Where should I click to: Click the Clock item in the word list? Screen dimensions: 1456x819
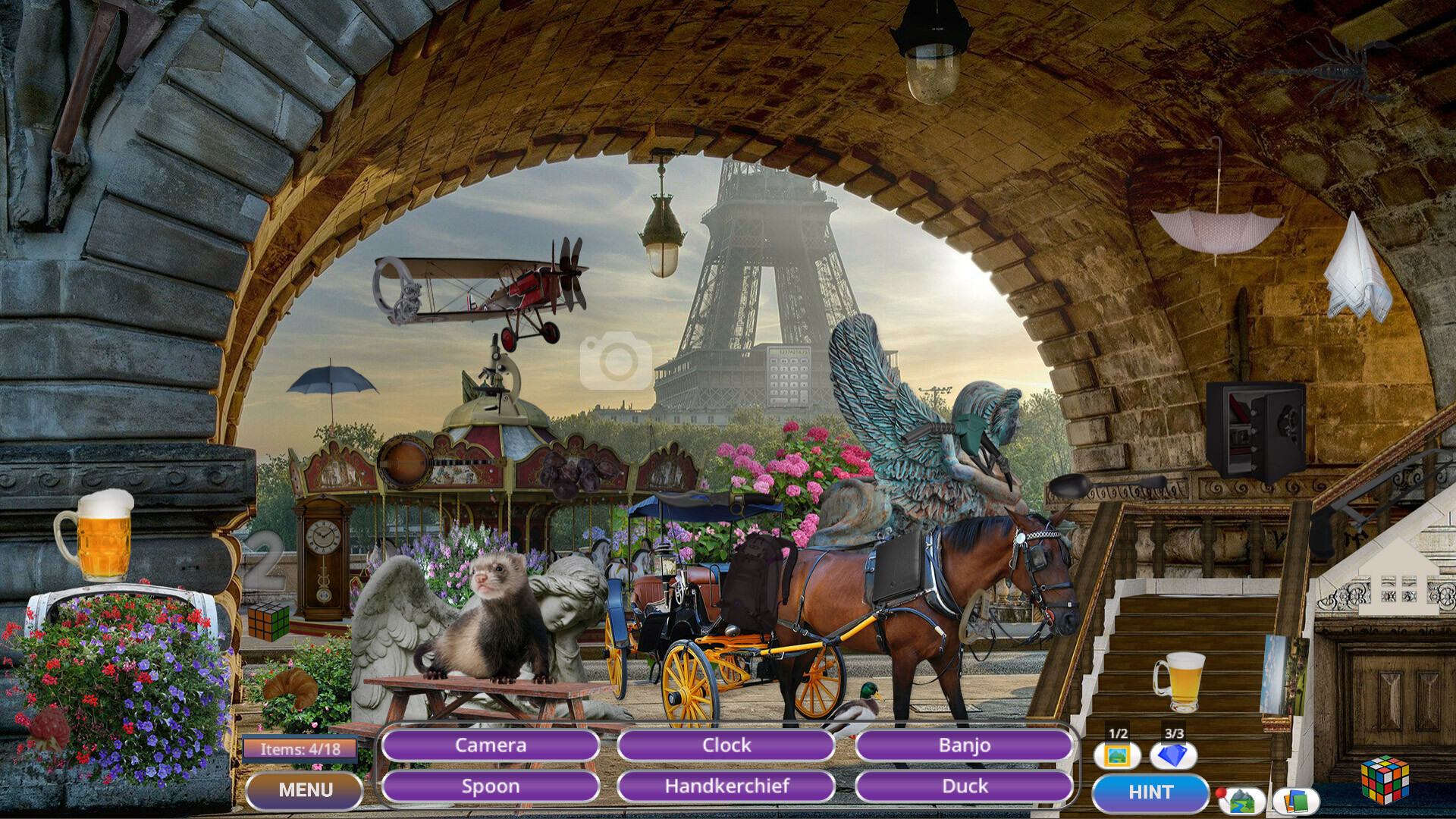726,745
